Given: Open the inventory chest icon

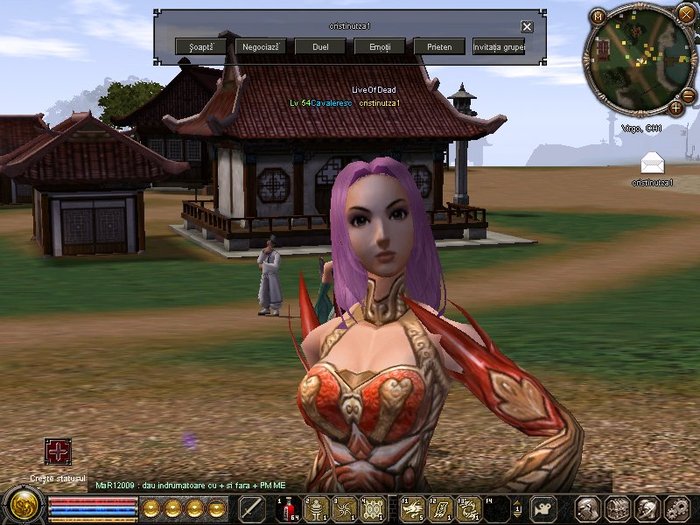Looking at the screenshot, I should (x=618, y=508).
